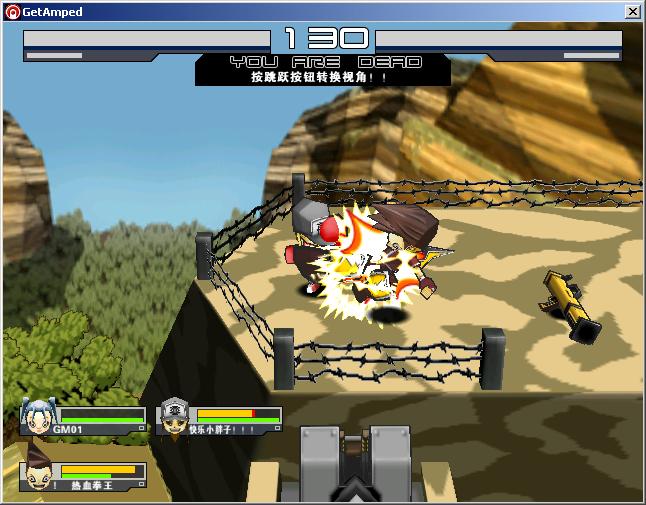Close the GetAmped window
Viewport: 646px width, 505px height.
pyautogui.click(x=632, y=12)
